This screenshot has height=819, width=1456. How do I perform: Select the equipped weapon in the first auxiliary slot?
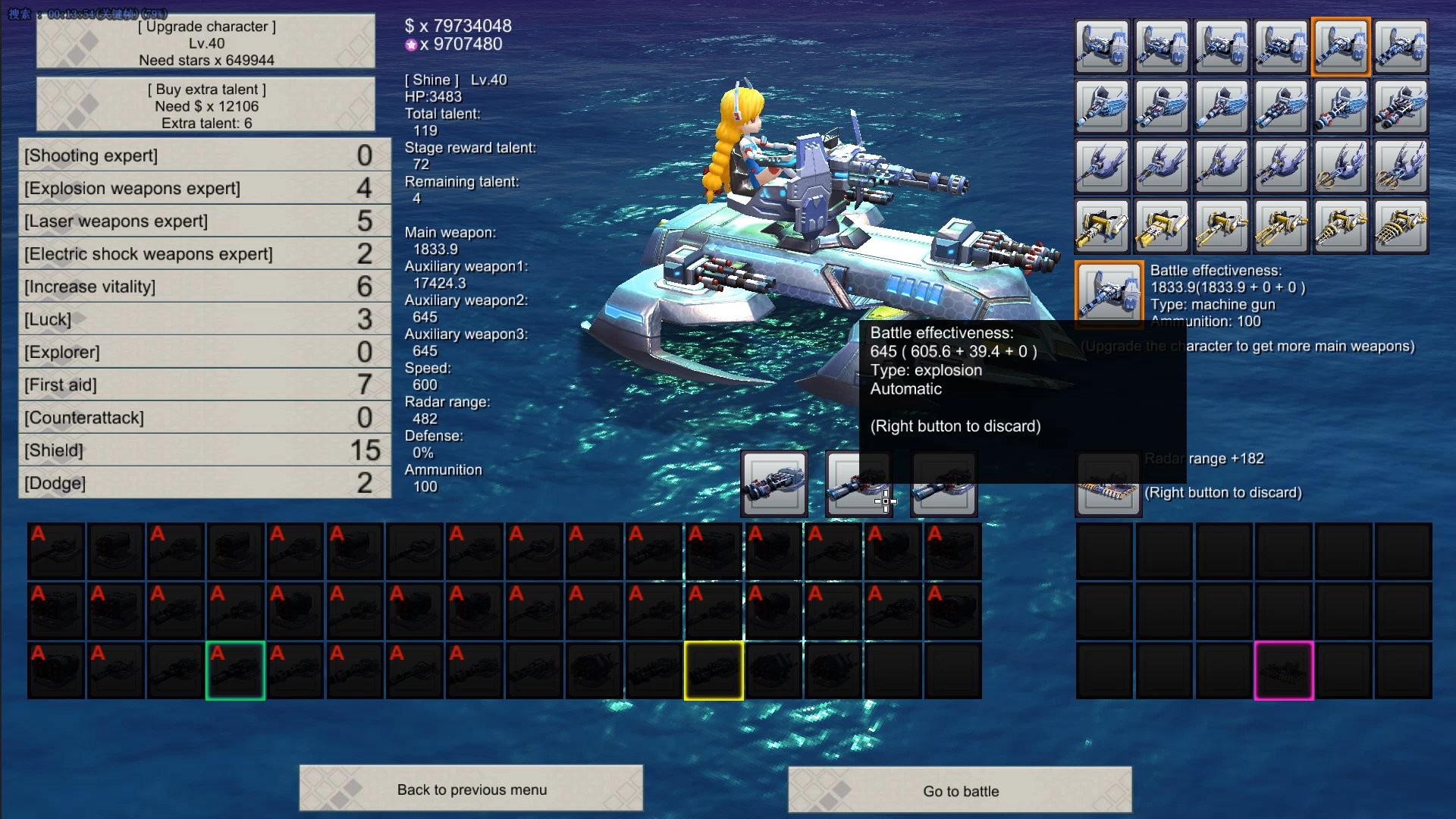pyautogui.click(x=773, y=483)
